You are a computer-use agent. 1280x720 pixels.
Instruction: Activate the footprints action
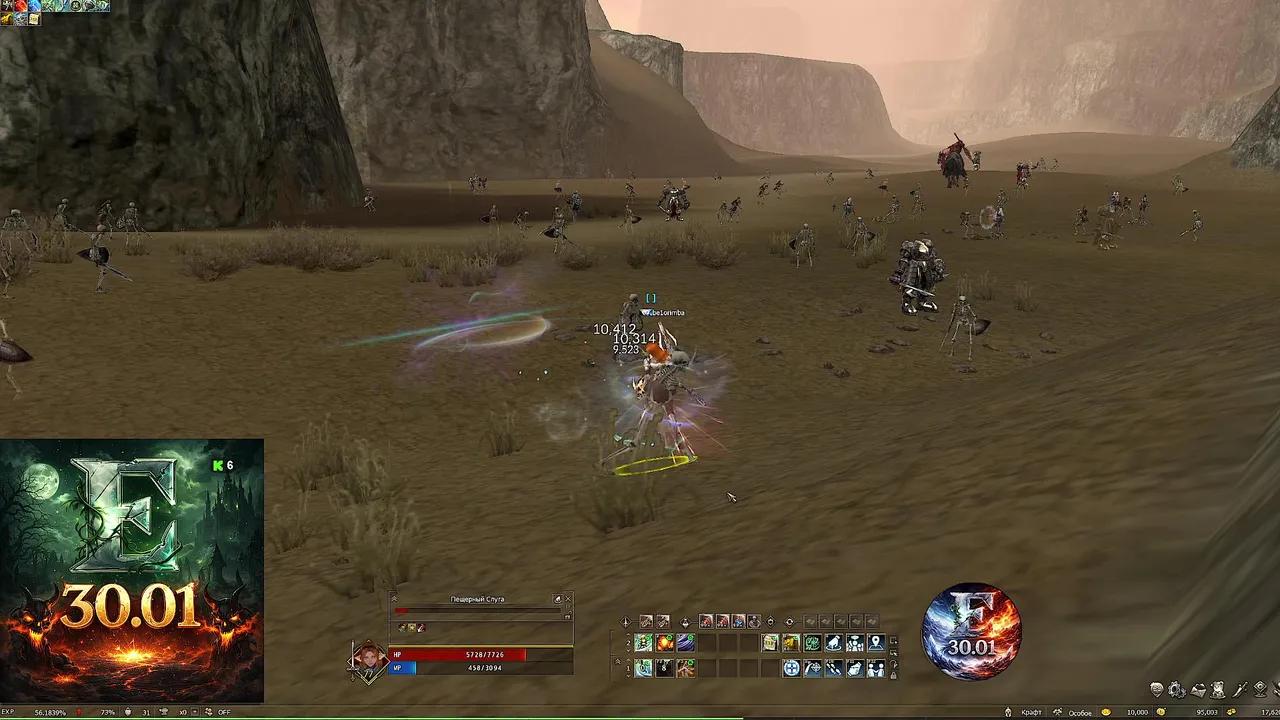[833, 668]
